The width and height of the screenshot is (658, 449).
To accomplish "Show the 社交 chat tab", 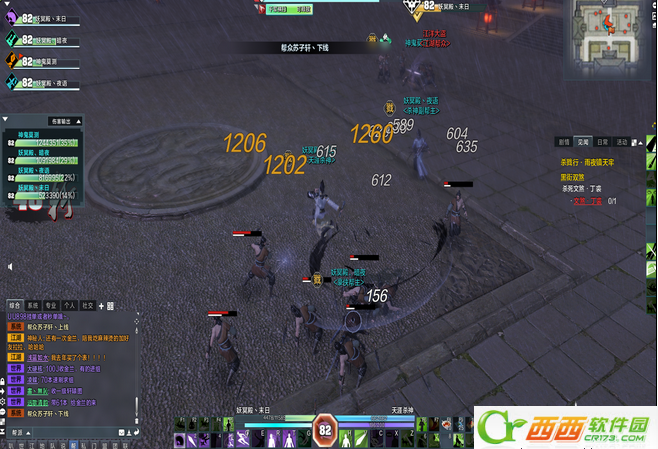I will click(x=88, y=305).
